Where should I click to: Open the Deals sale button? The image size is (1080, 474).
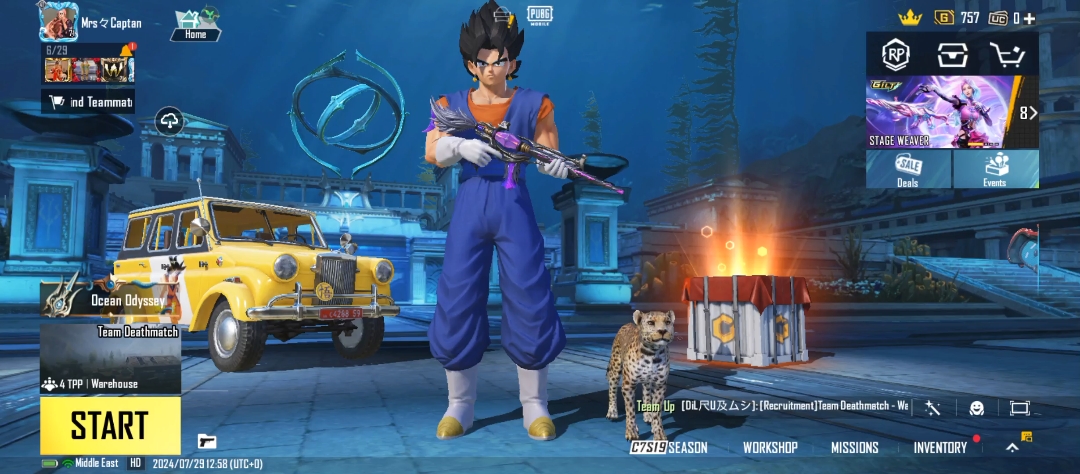(x=909, y=169)
